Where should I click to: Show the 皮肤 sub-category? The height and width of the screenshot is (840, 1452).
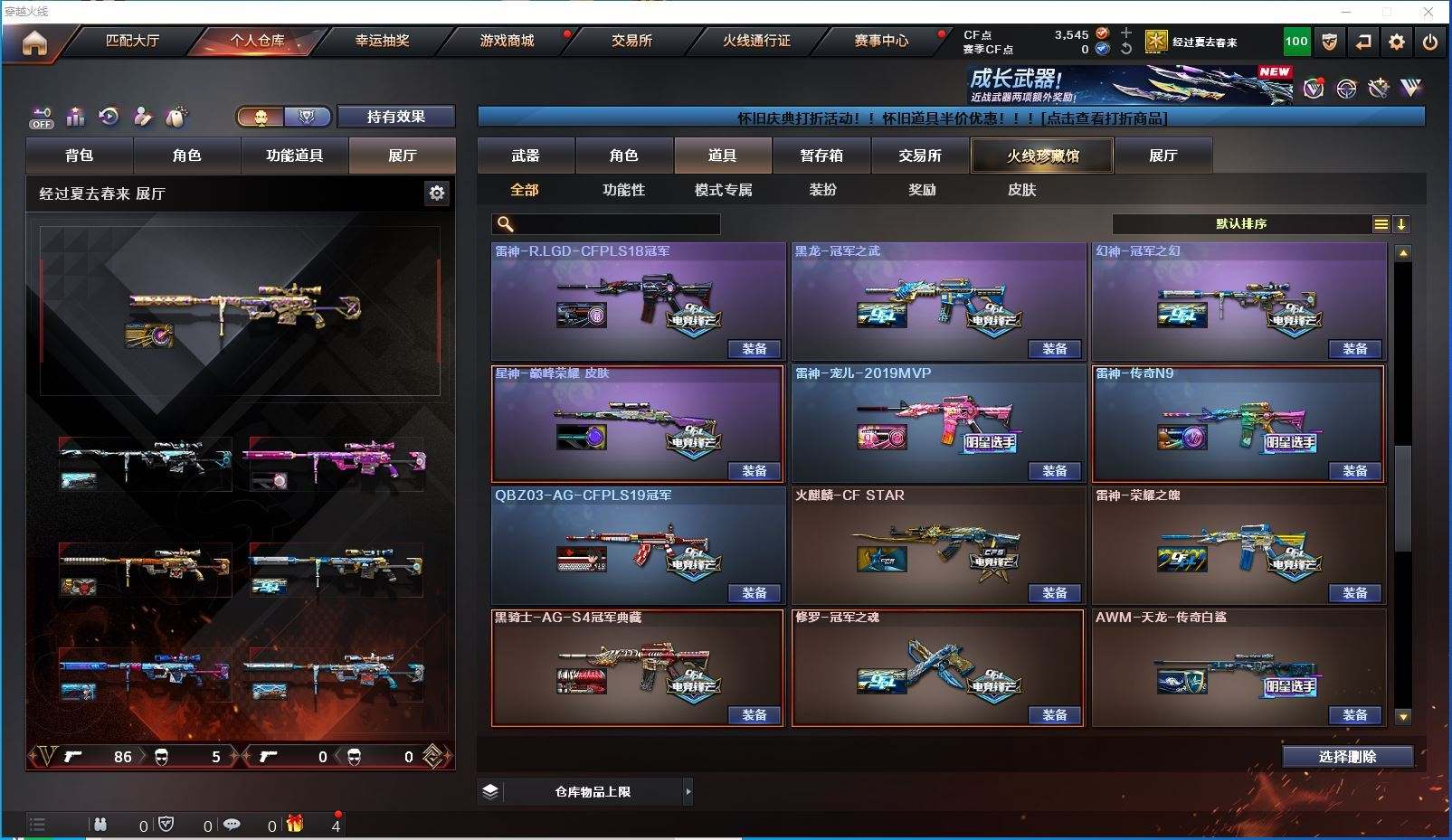1021,190
